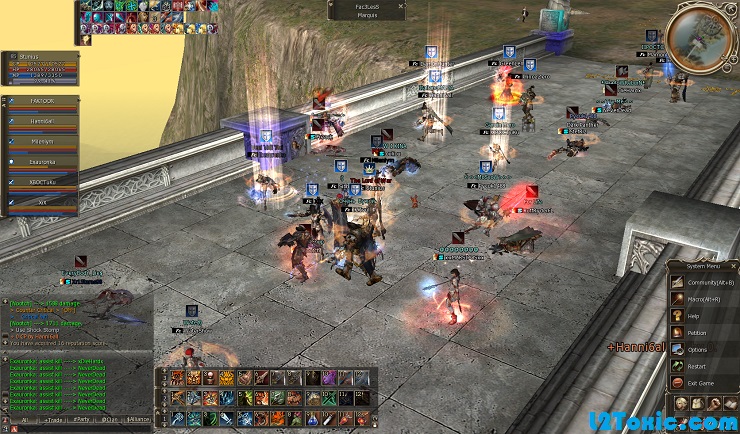740x434 pixels.
Task: Select party member FAKTOOR
Action: tap(42, 102)
